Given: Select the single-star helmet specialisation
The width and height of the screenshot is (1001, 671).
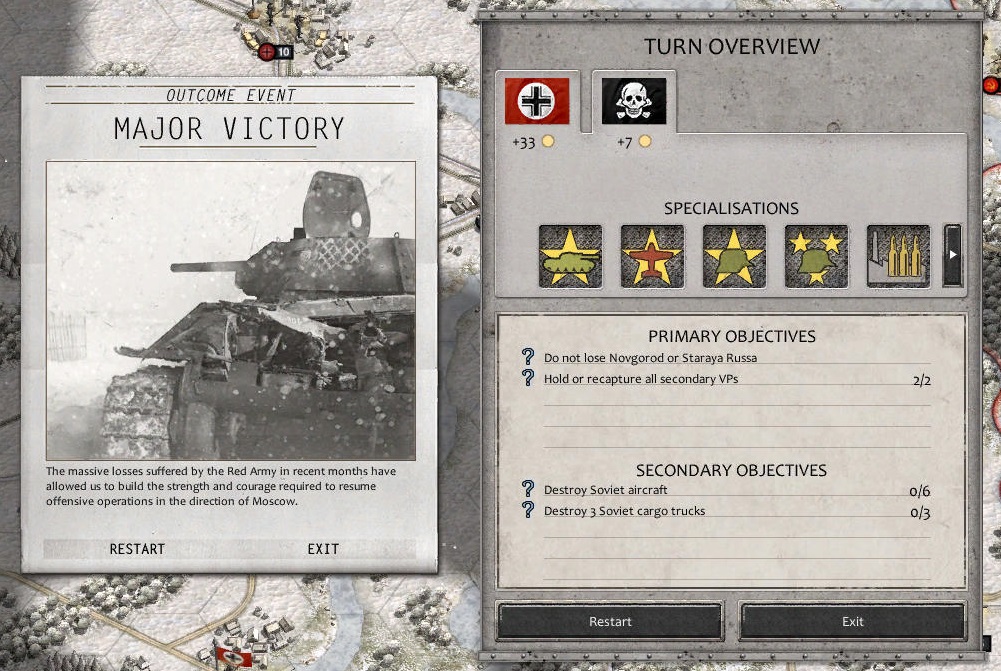Looking at the screenshot, I should point(734,256).
